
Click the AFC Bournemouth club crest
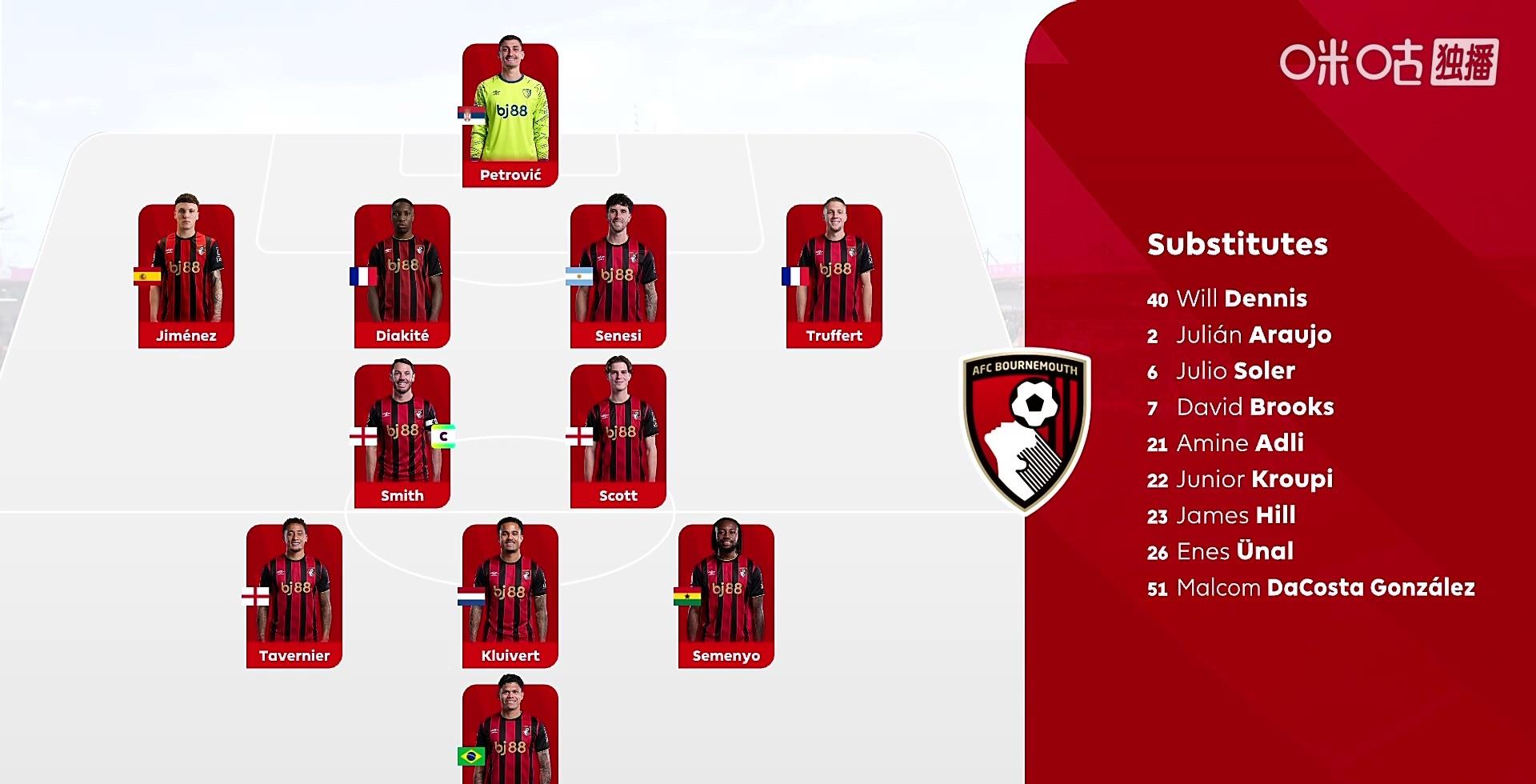(x=1026, y=430)
